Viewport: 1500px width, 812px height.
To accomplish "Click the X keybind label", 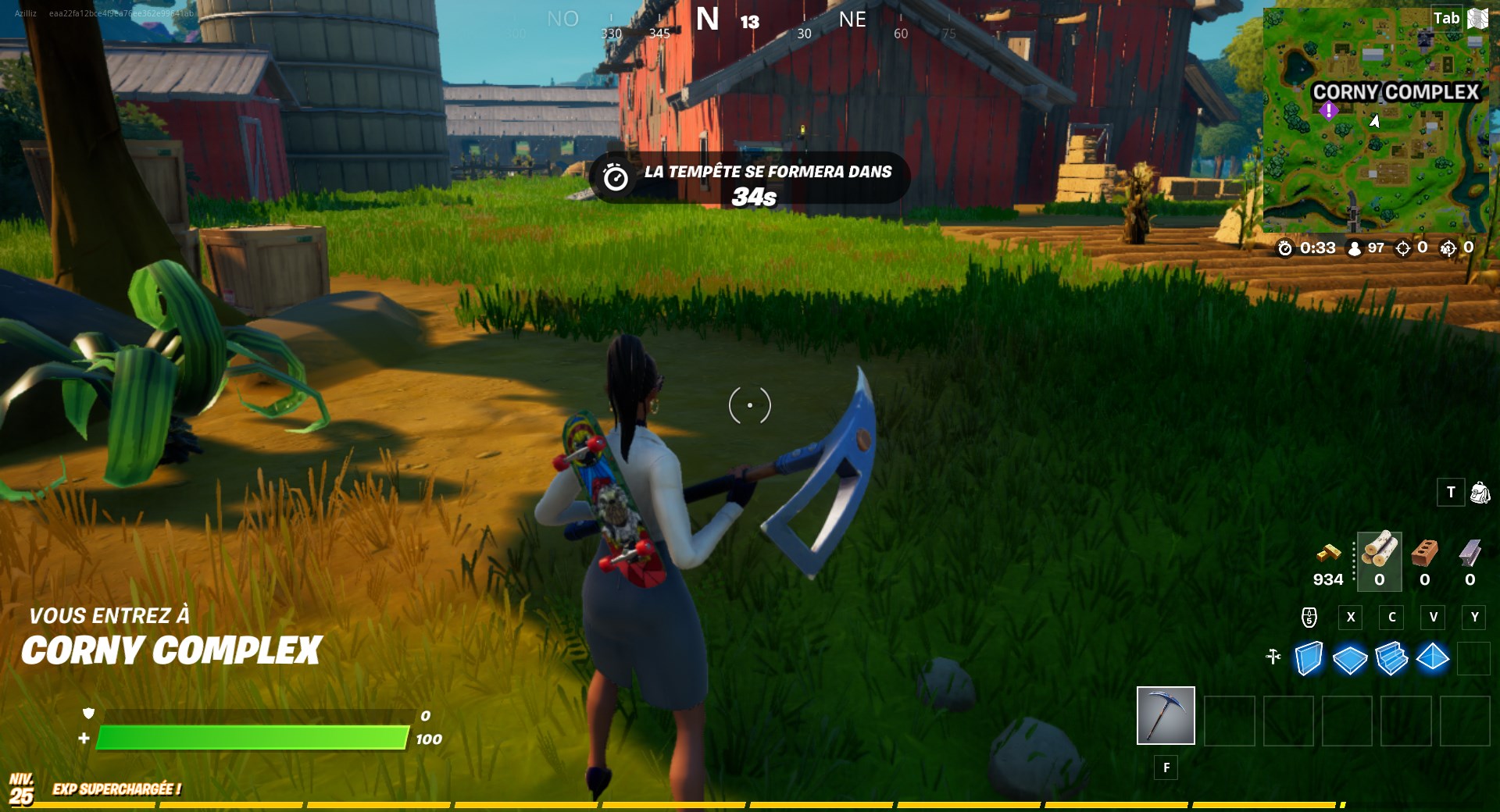I will (1349, 618).
